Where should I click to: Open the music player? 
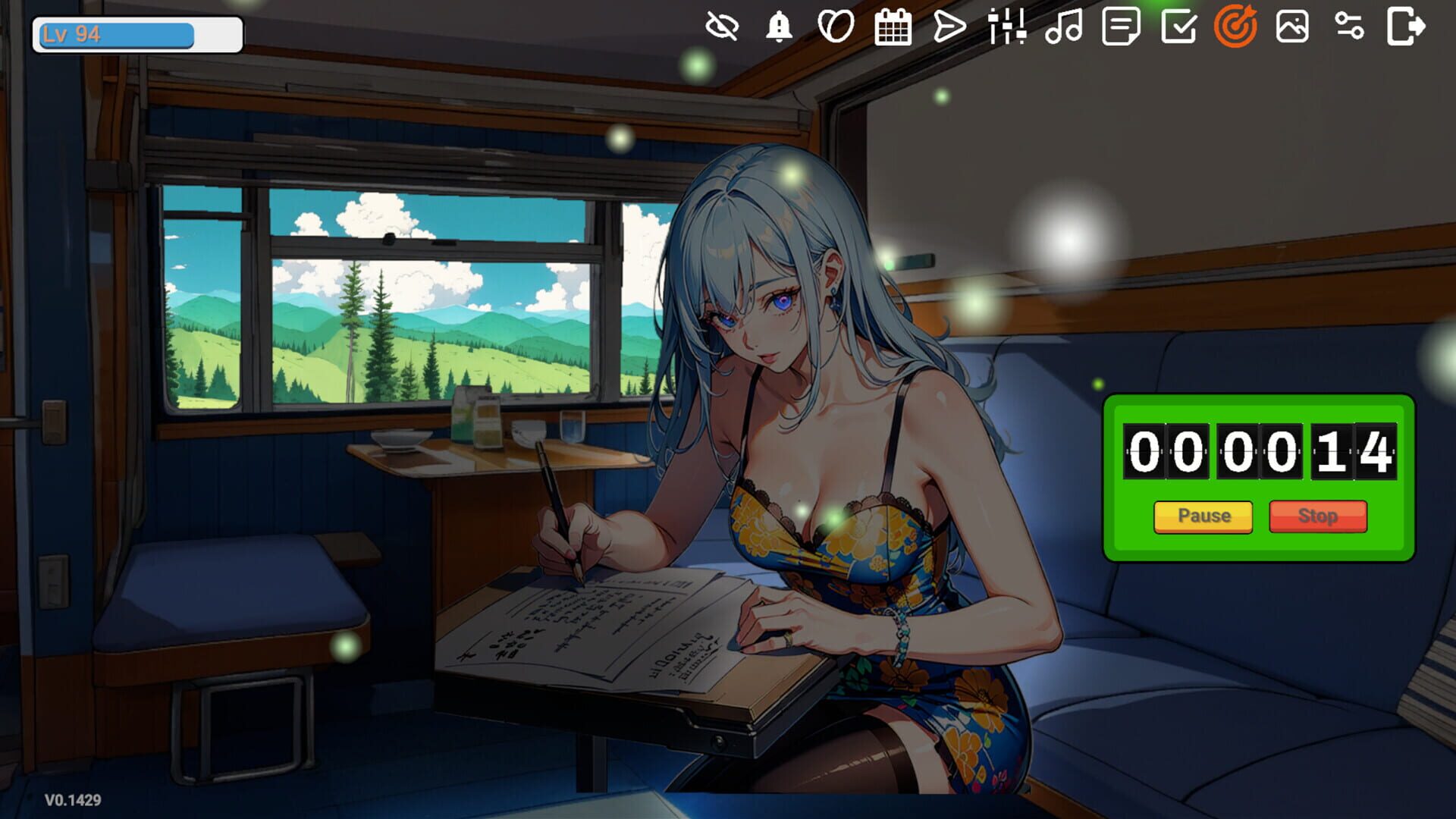pos(1065,30)
